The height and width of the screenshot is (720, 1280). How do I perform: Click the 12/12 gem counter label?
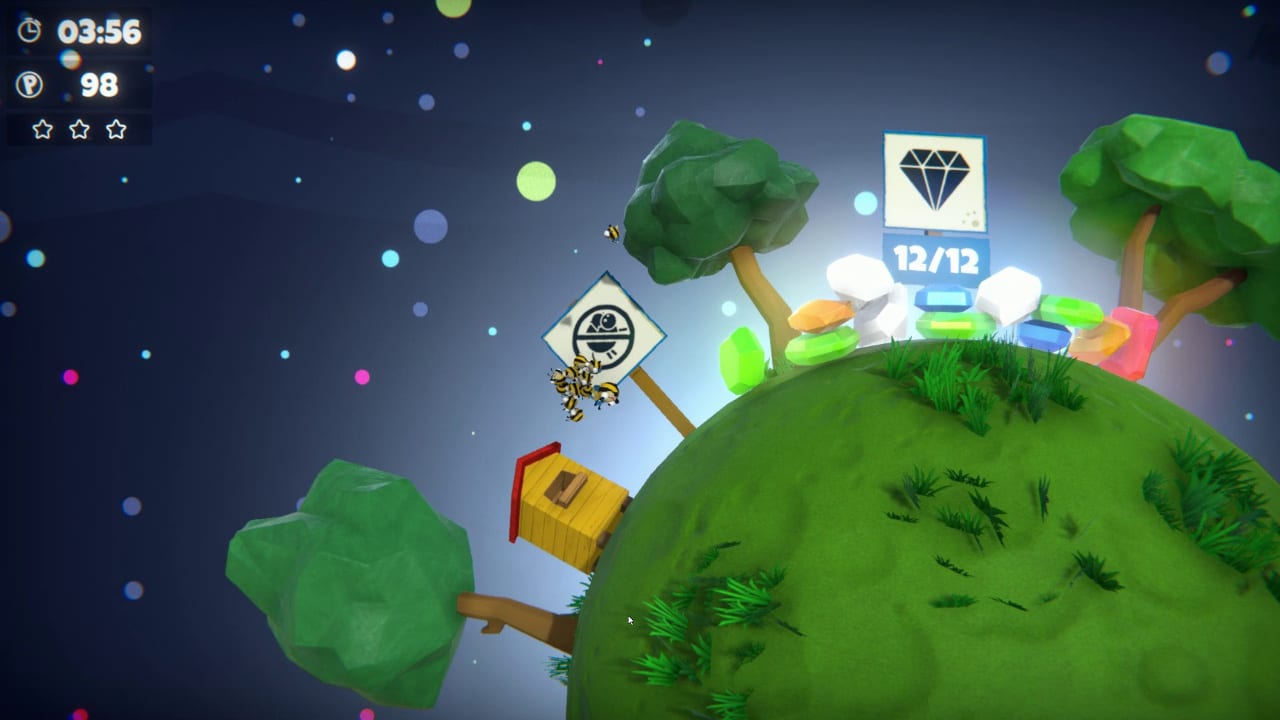click(934, 258)
